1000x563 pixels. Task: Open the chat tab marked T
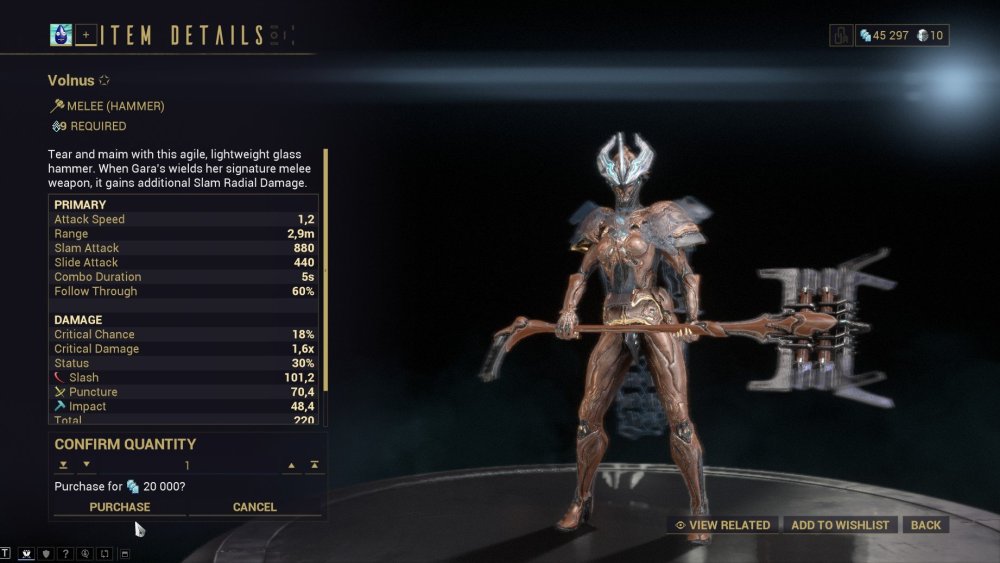(5, 553)
